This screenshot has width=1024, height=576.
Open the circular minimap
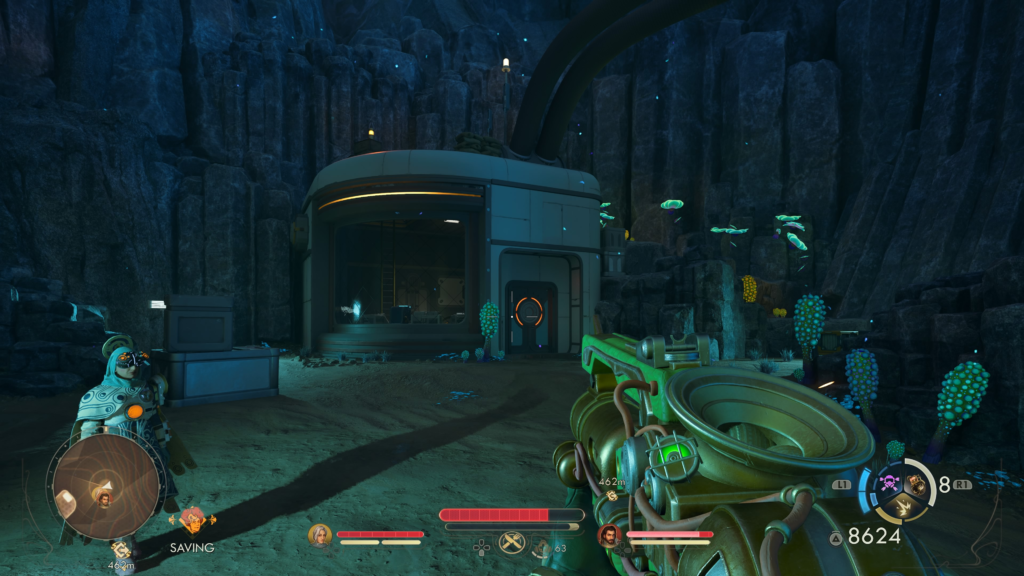coord(105,486)
